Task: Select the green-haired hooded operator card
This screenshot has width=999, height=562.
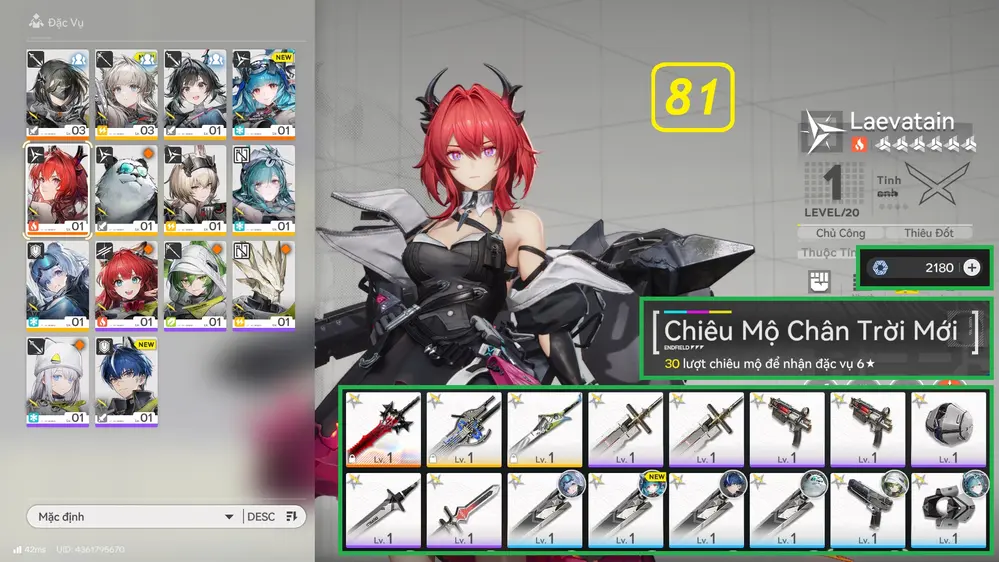Action: tap(195, 286)
